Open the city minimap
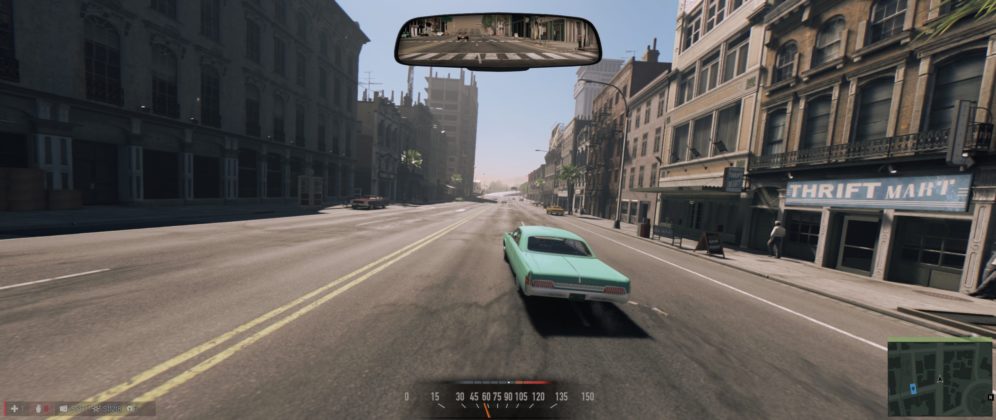The width and height of the screenshot is (996, 420). pyautogui.click(x=939, y=377)
